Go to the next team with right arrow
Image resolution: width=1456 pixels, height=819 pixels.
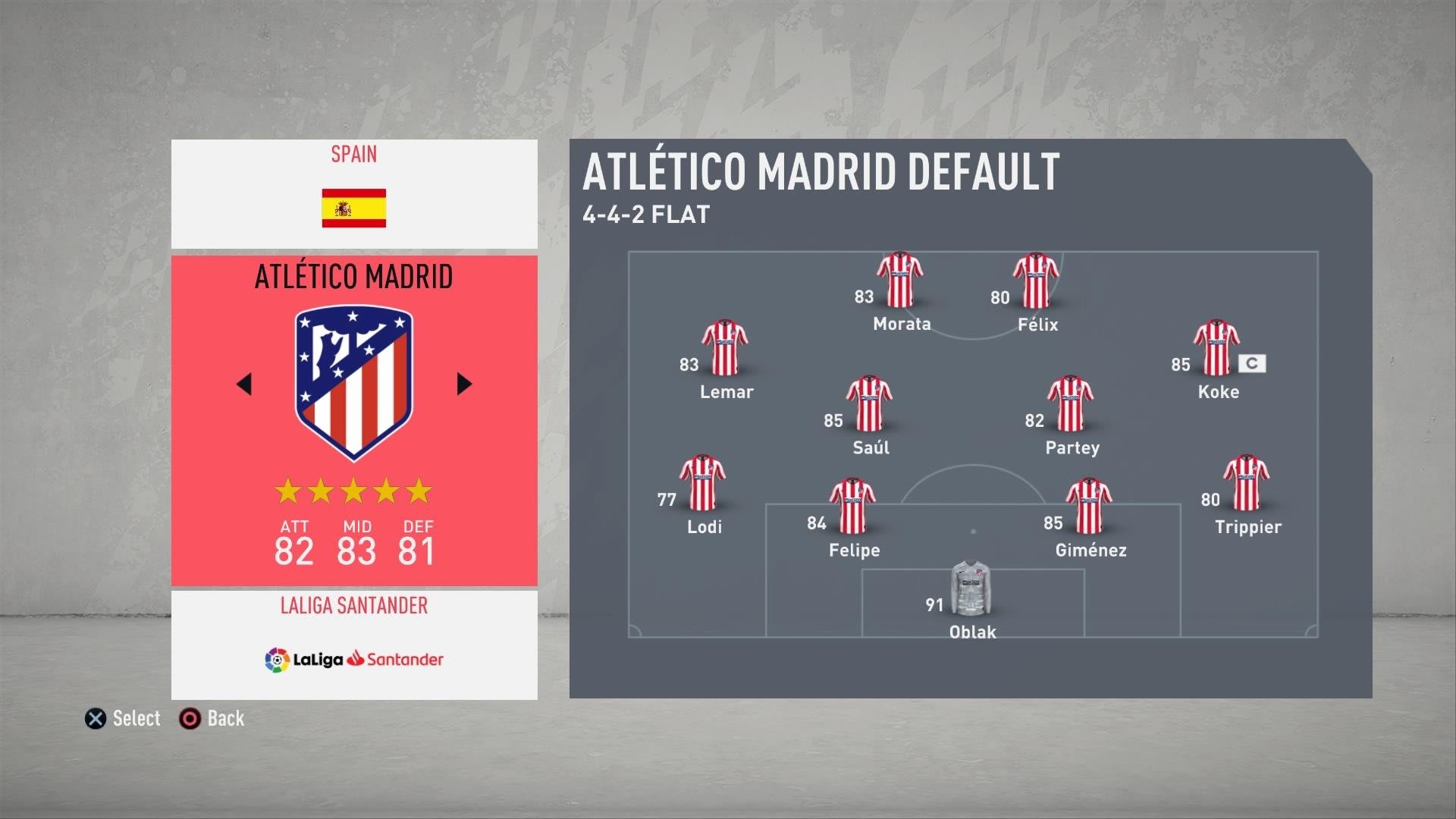click(x=464, y=384)
